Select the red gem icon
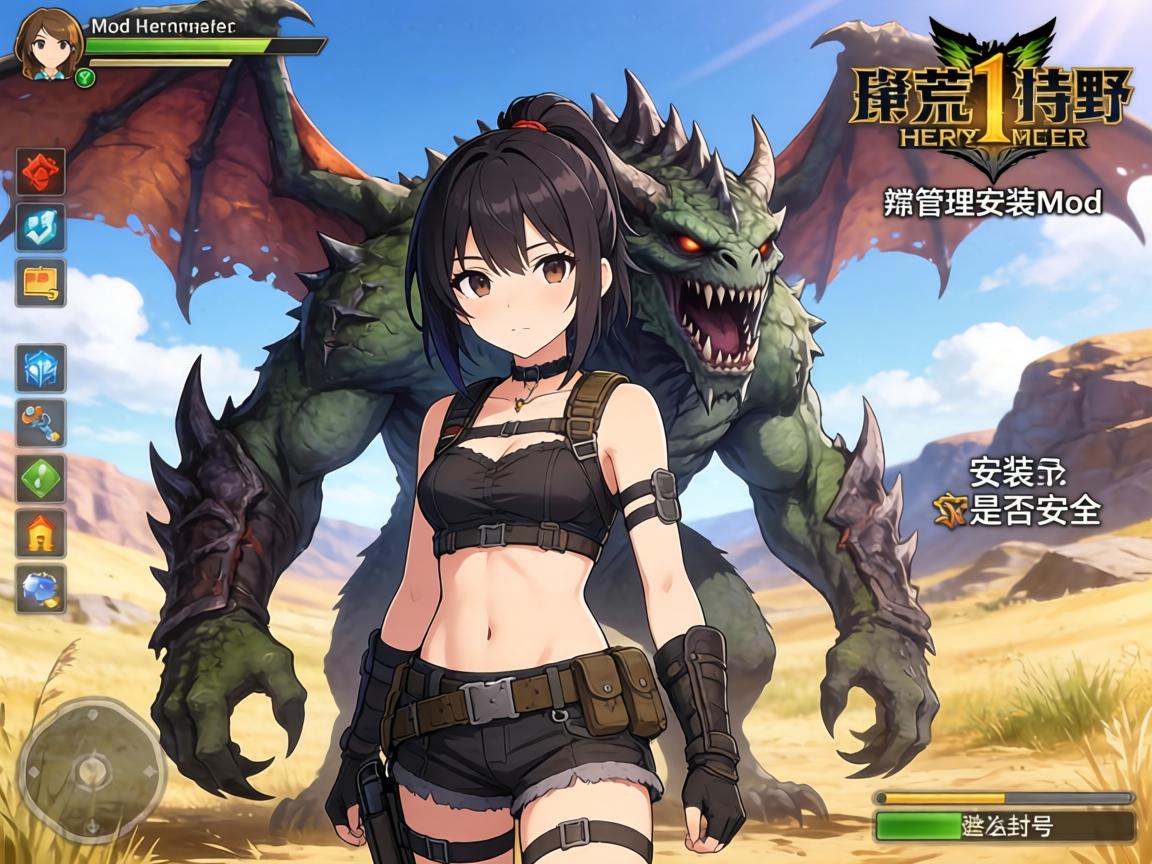Viewport: 1152px width, 864px height. click(x=41, y=172)
